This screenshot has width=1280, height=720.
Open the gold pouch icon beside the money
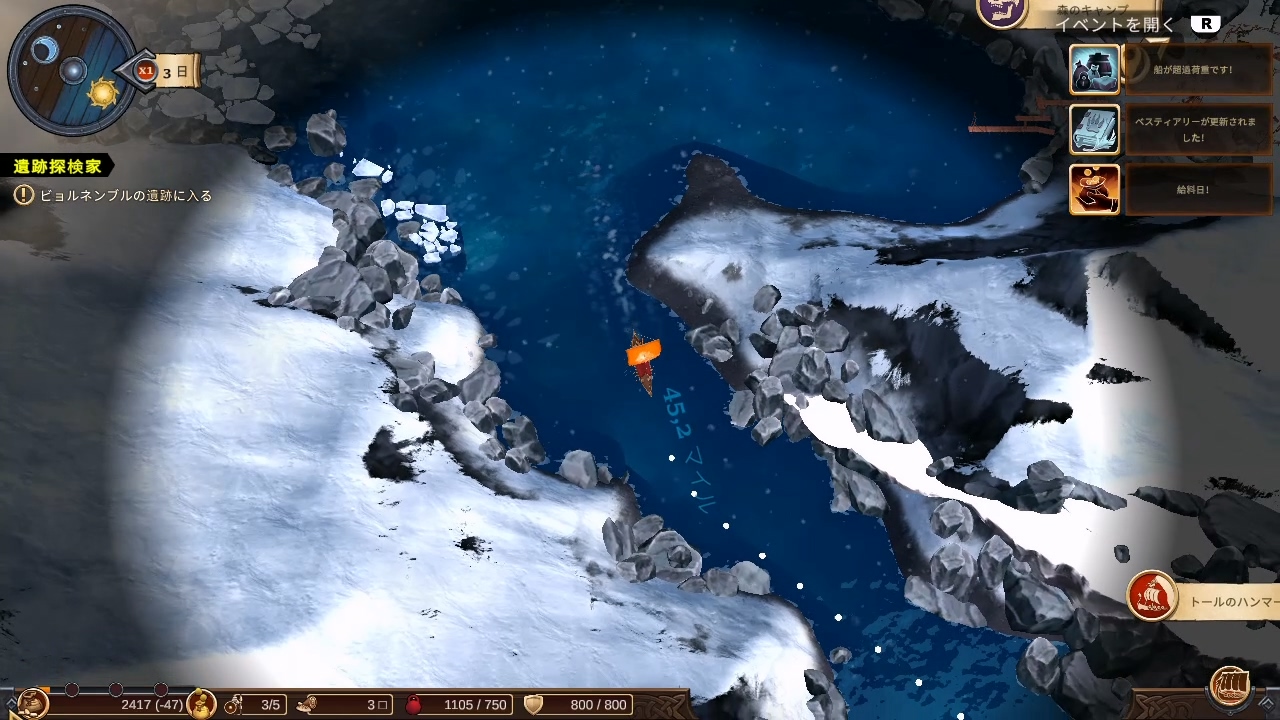[201, 703]
